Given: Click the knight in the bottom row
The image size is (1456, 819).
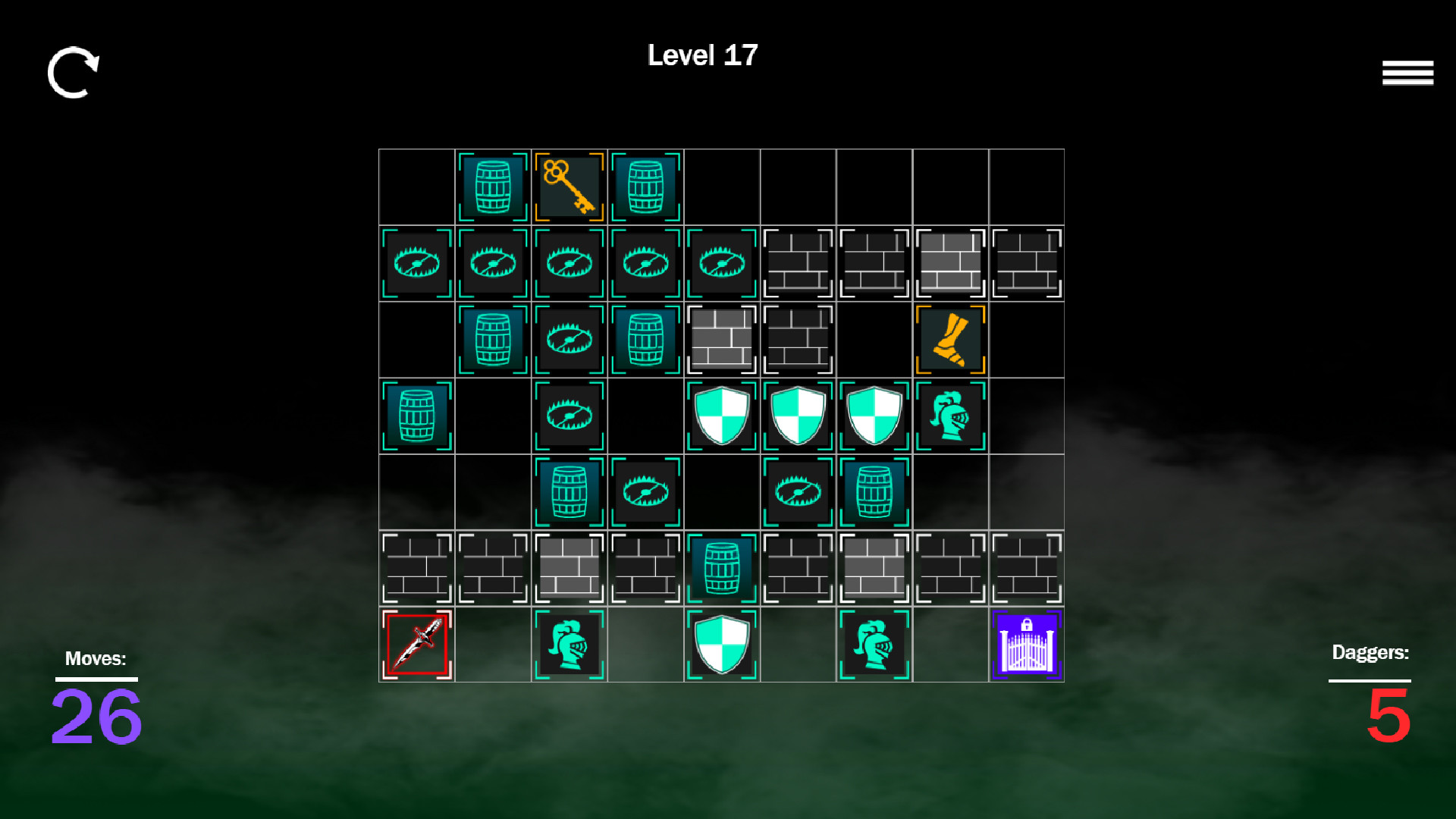Looking at the screenshot, I should pos(570,643).
